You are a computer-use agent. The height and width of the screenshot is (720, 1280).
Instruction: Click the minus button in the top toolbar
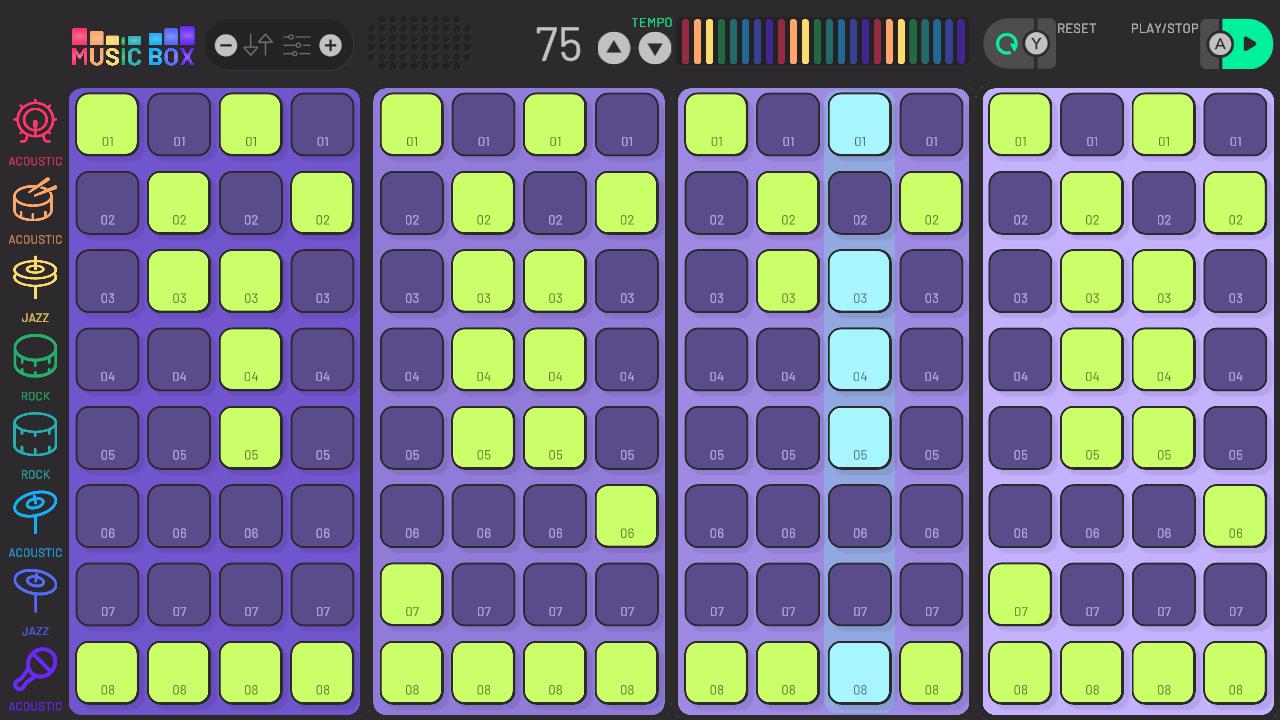224,44
